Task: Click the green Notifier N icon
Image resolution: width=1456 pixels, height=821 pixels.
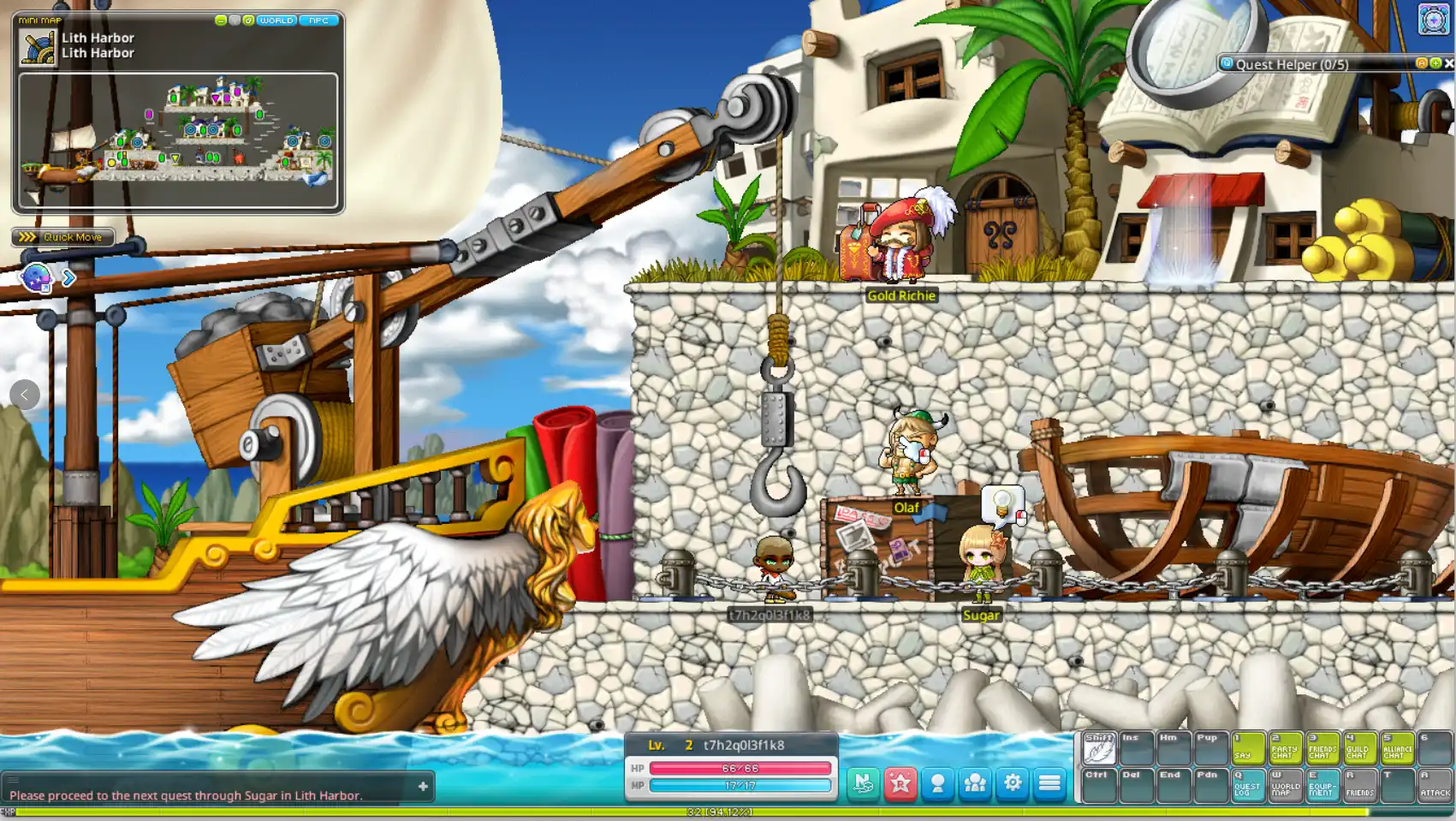Action: tap(862, 782)
